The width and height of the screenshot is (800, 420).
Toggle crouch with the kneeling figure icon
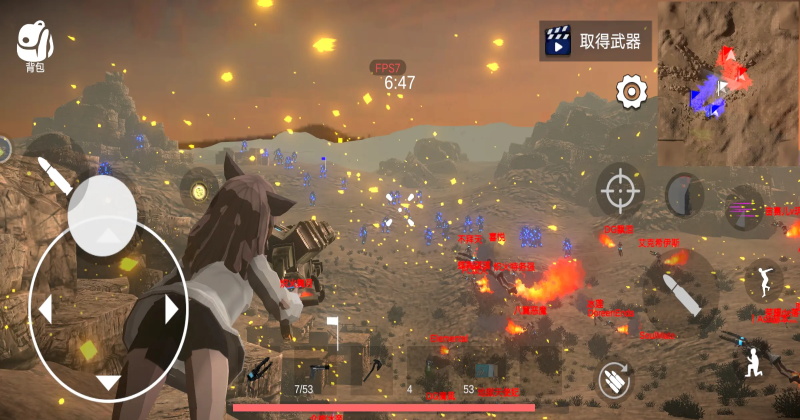752,362
